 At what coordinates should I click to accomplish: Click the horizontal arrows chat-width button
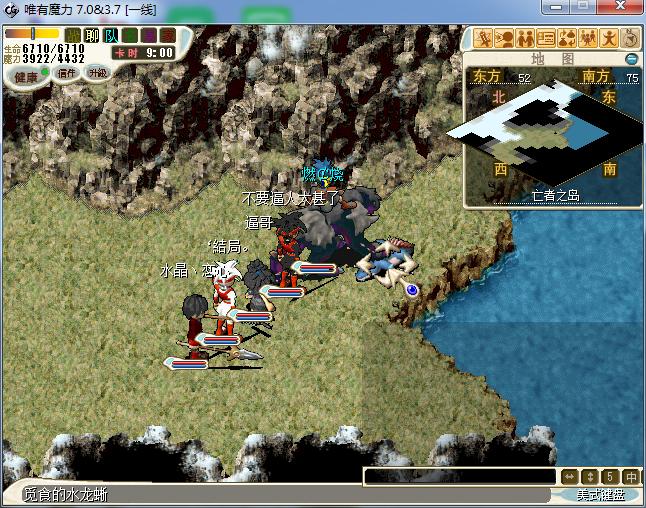coord(569,477)
